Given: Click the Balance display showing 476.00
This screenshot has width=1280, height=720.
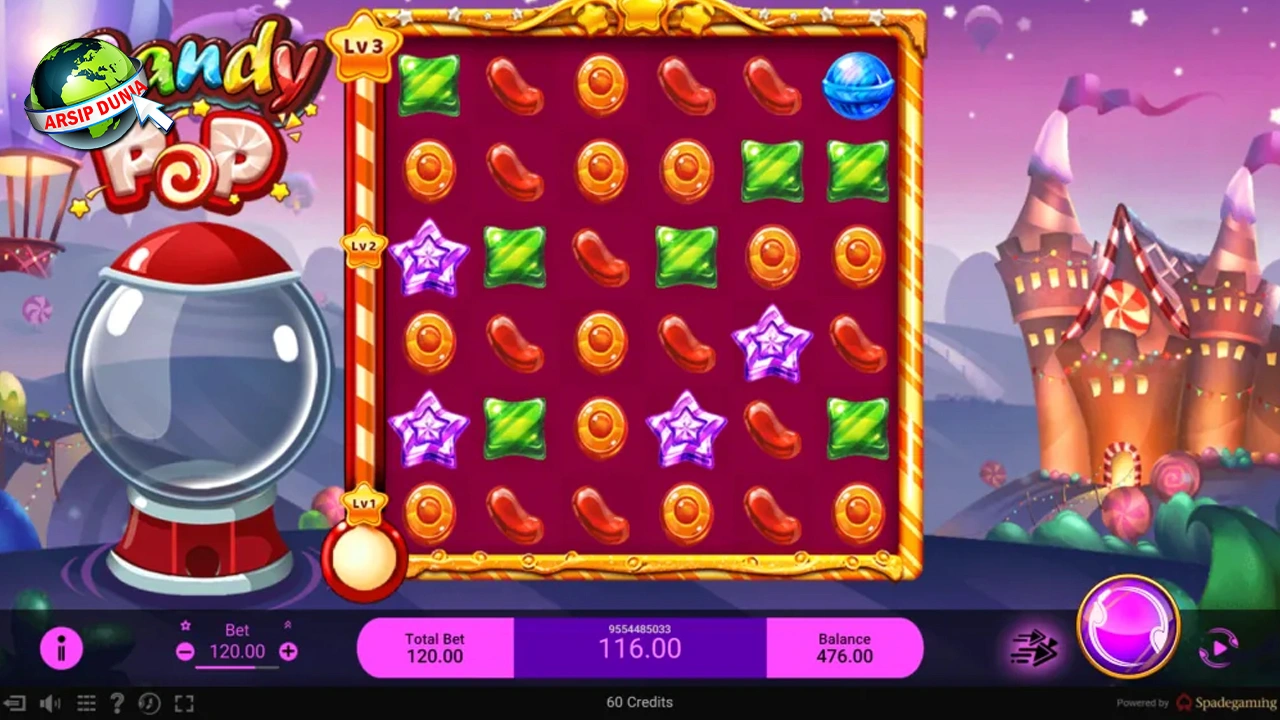Looking at the screenshot, I should (845, 648).
